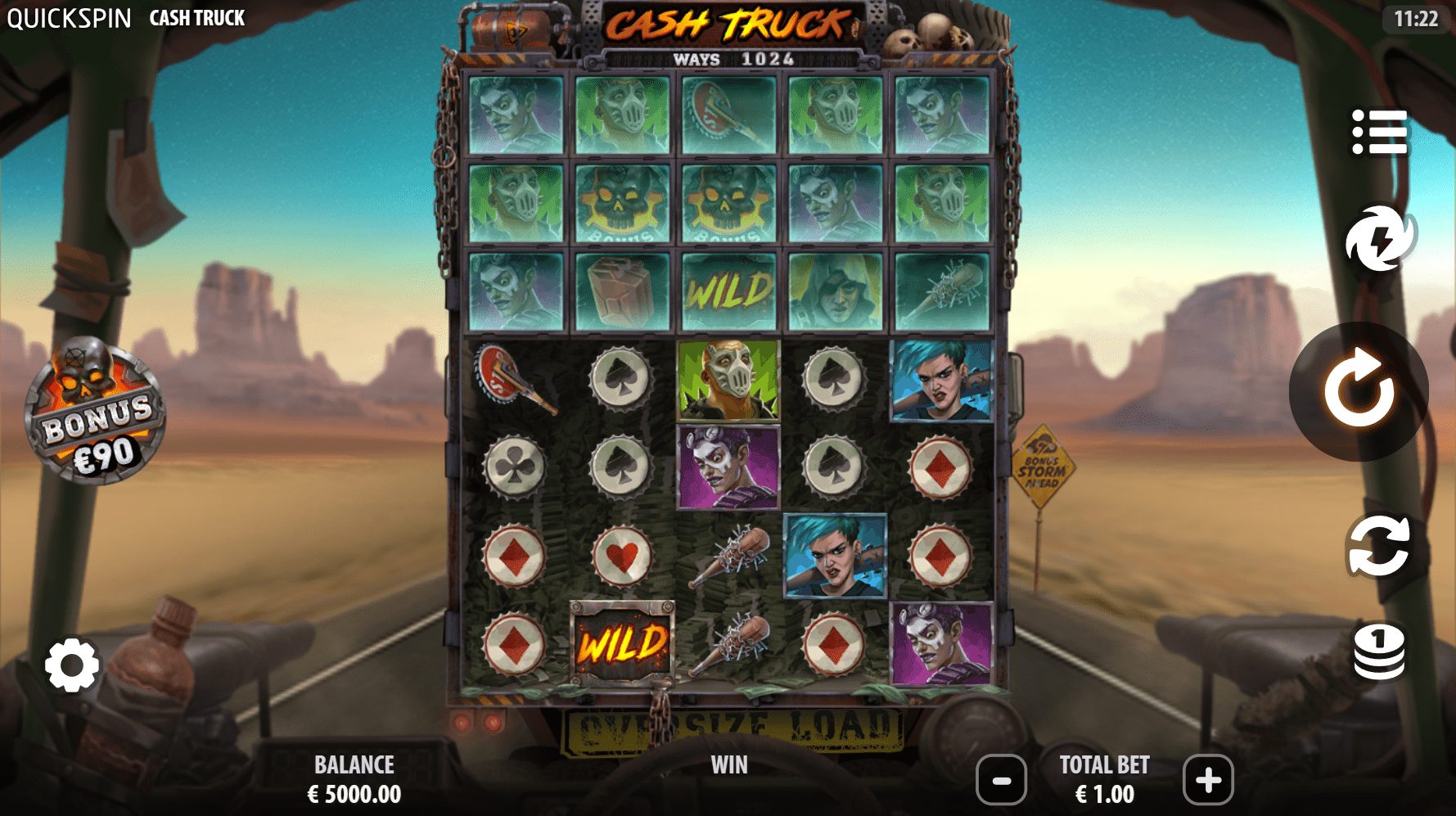Toggle the lightning turbo spin mode
Screen dimensions: 1456x816
[1380, 239]
